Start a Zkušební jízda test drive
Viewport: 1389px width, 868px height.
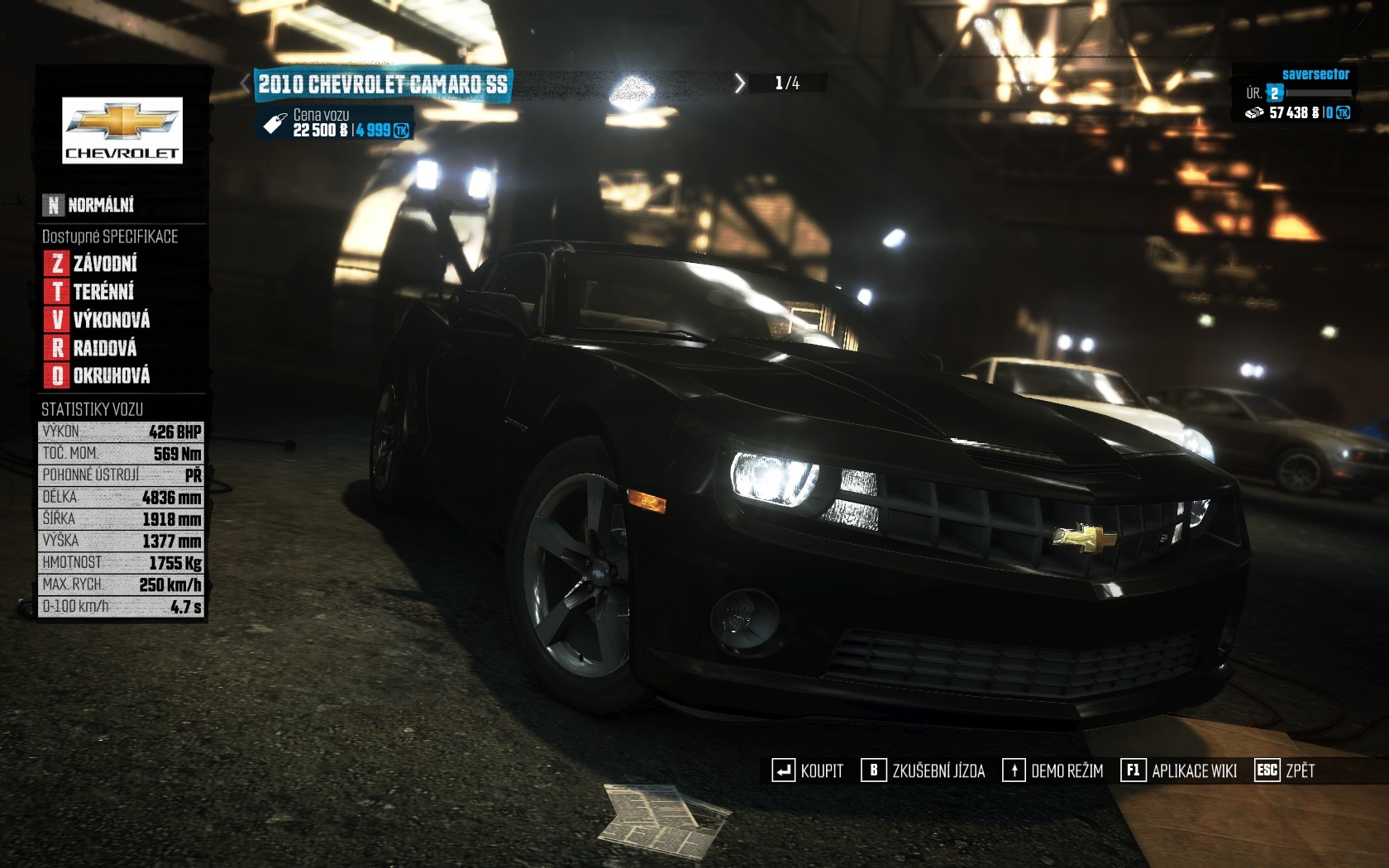point(924,770)
